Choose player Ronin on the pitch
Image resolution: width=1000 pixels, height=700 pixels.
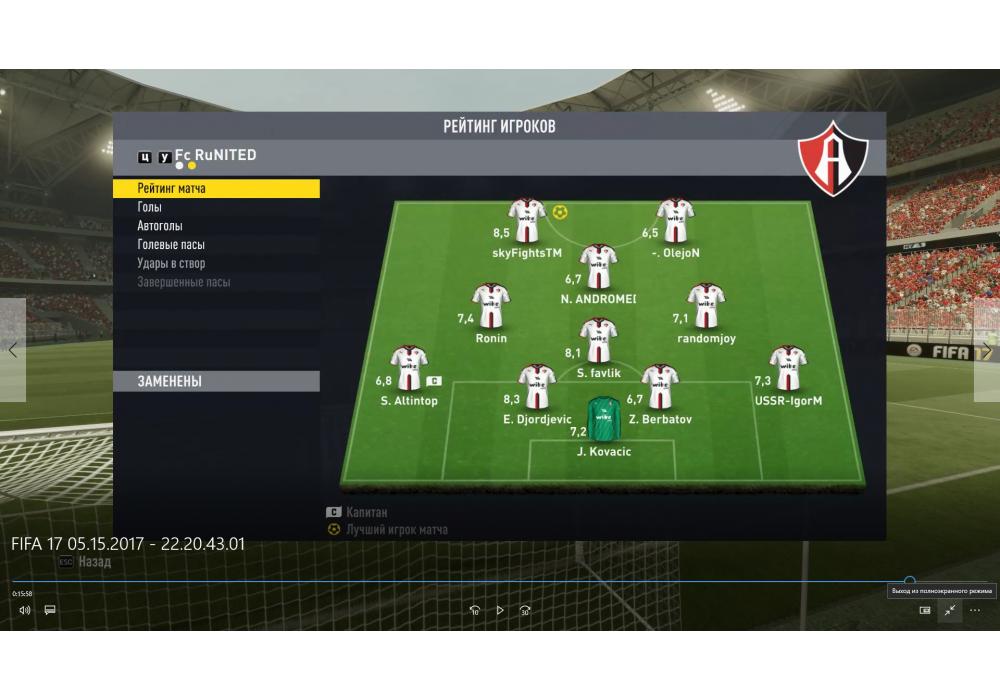[491, 306]
